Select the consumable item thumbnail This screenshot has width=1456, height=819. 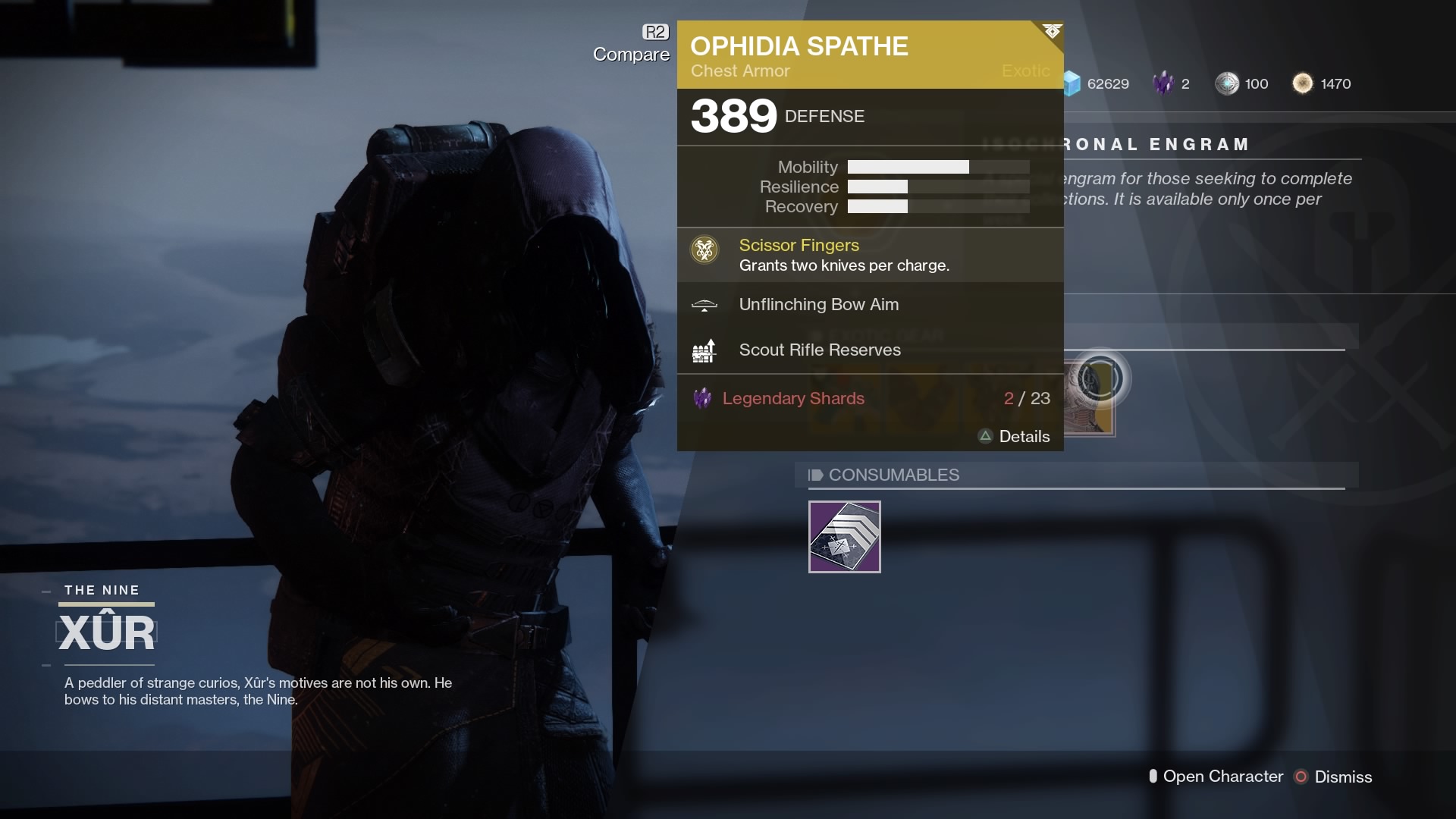click(x=844, y=537)
